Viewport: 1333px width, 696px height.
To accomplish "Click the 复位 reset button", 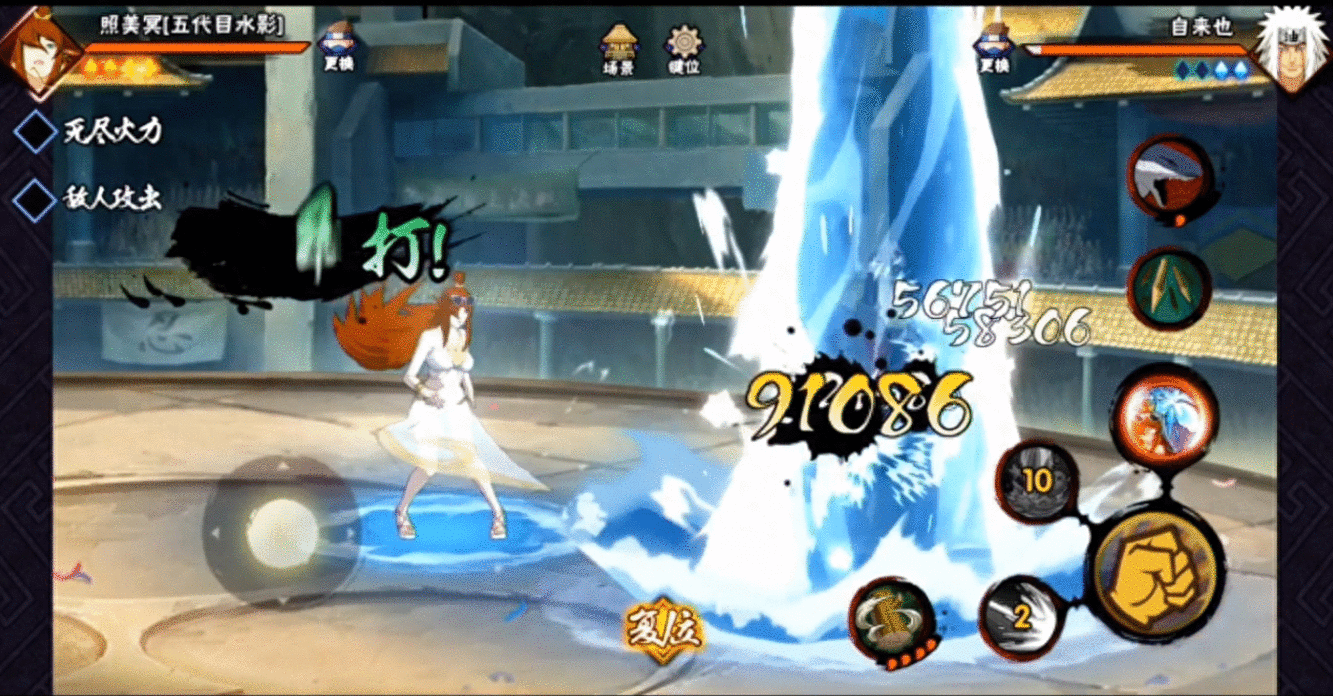I will click(x=664, y=630).
